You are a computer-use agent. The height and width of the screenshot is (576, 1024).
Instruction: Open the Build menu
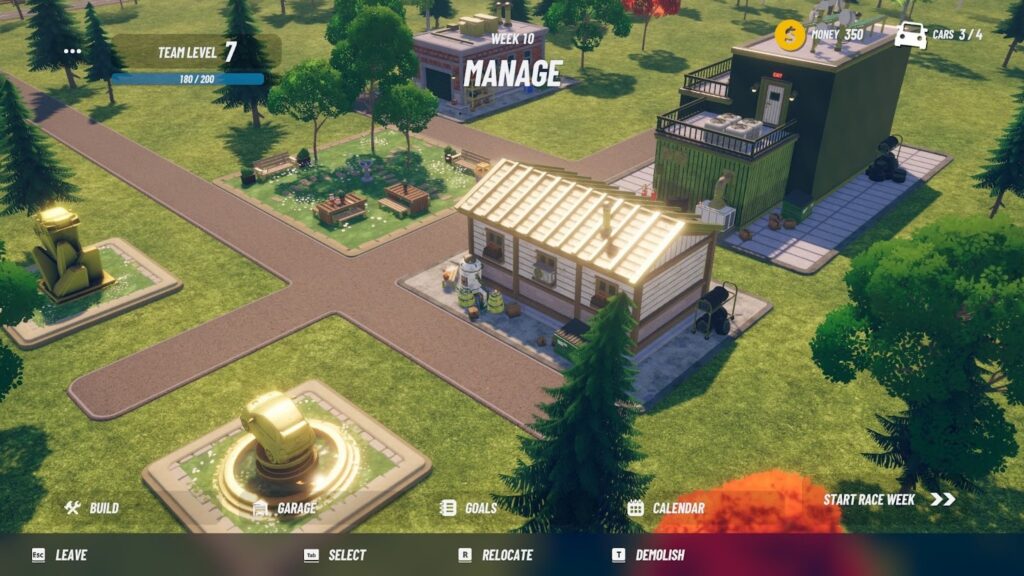coord(92,508)
